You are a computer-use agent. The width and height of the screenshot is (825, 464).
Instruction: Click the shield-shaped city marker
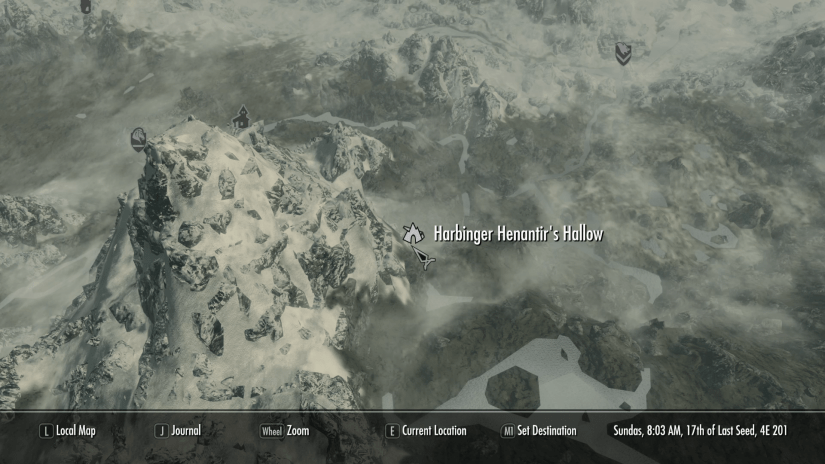point(623,51)
